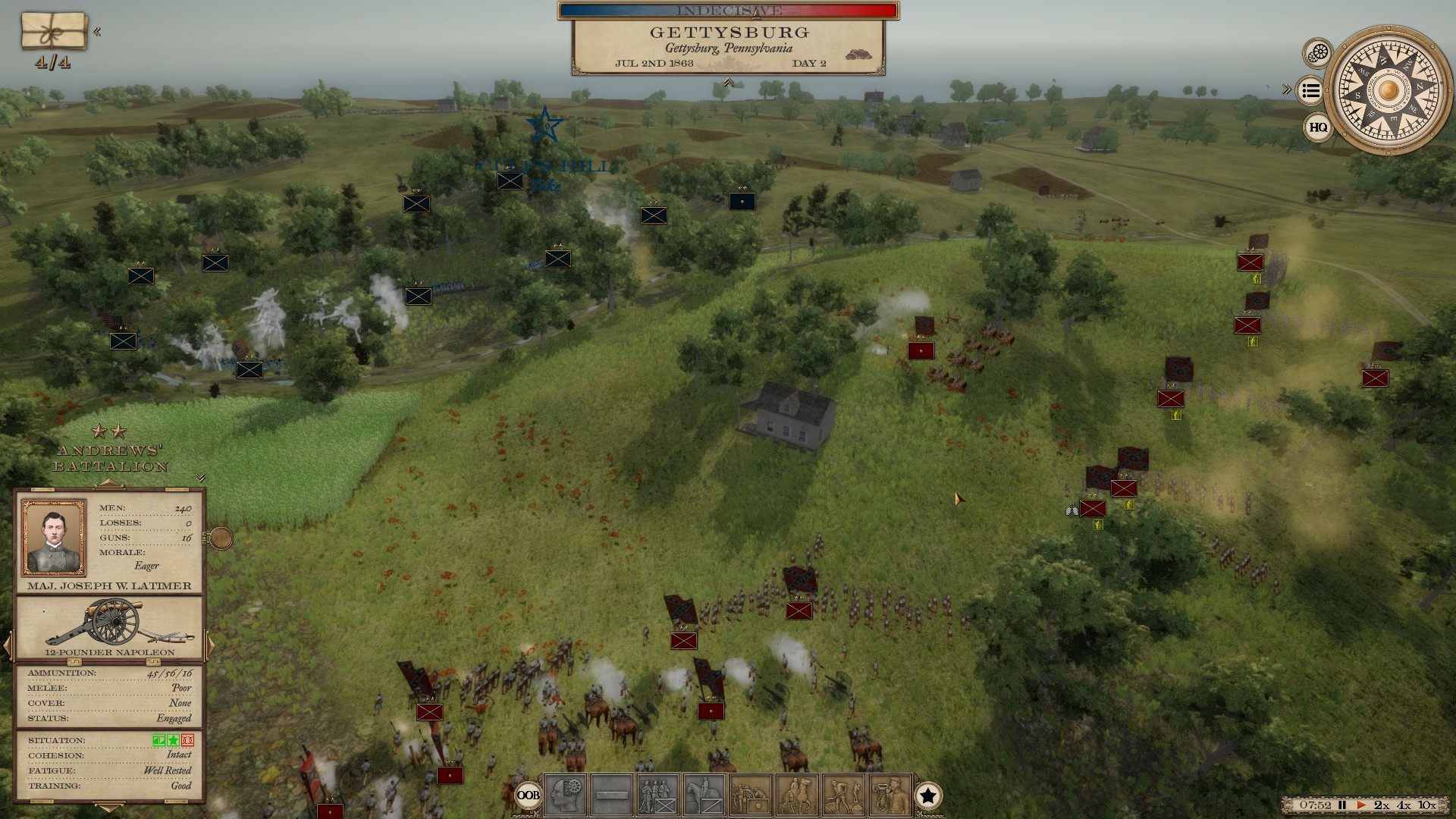Collapse the Andrews' Battalion panel

pyautogui.click(x=200, y=479)
